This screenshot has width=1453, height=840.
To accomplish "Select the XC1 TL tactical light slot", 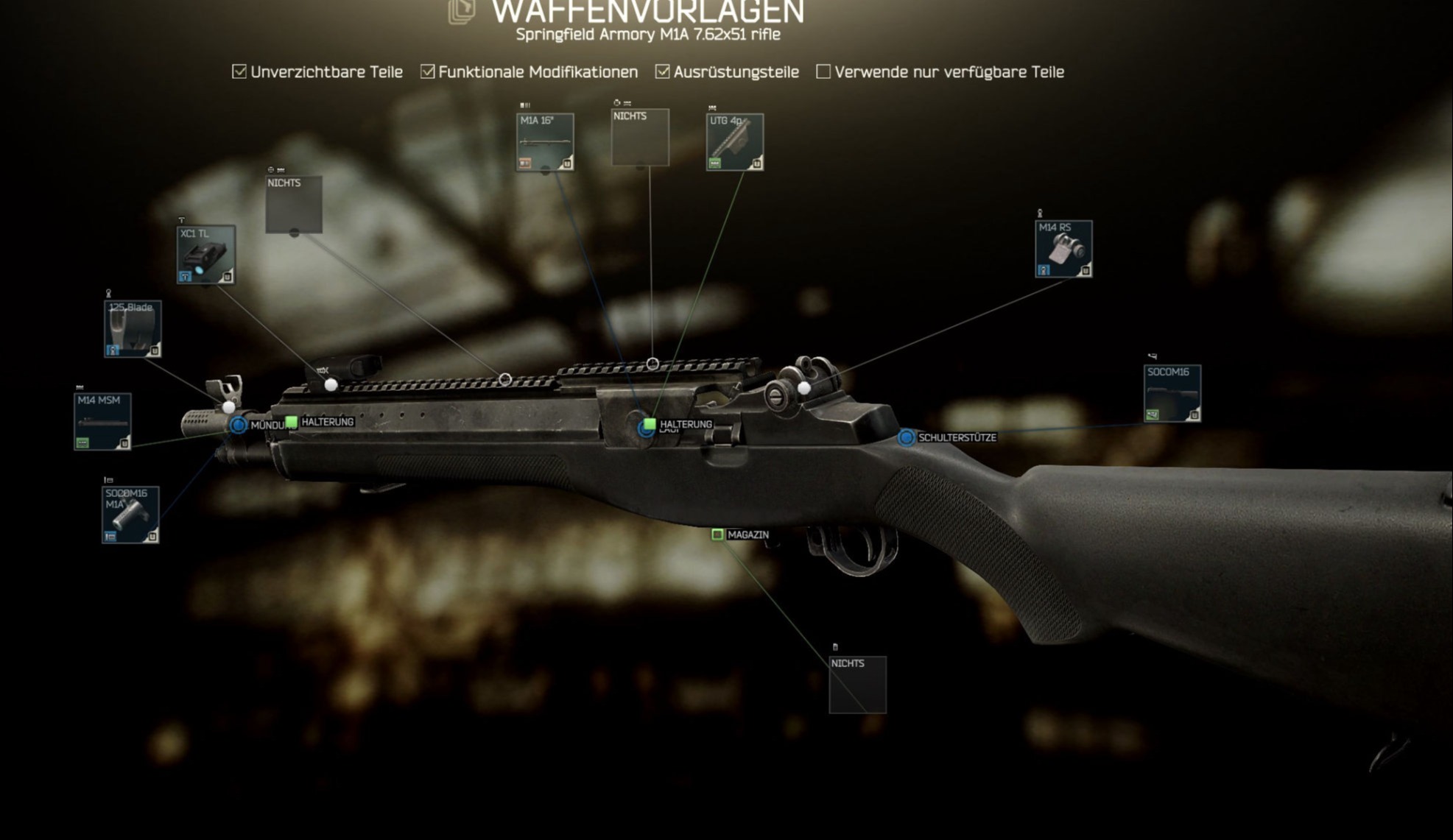I will point(206,255).
